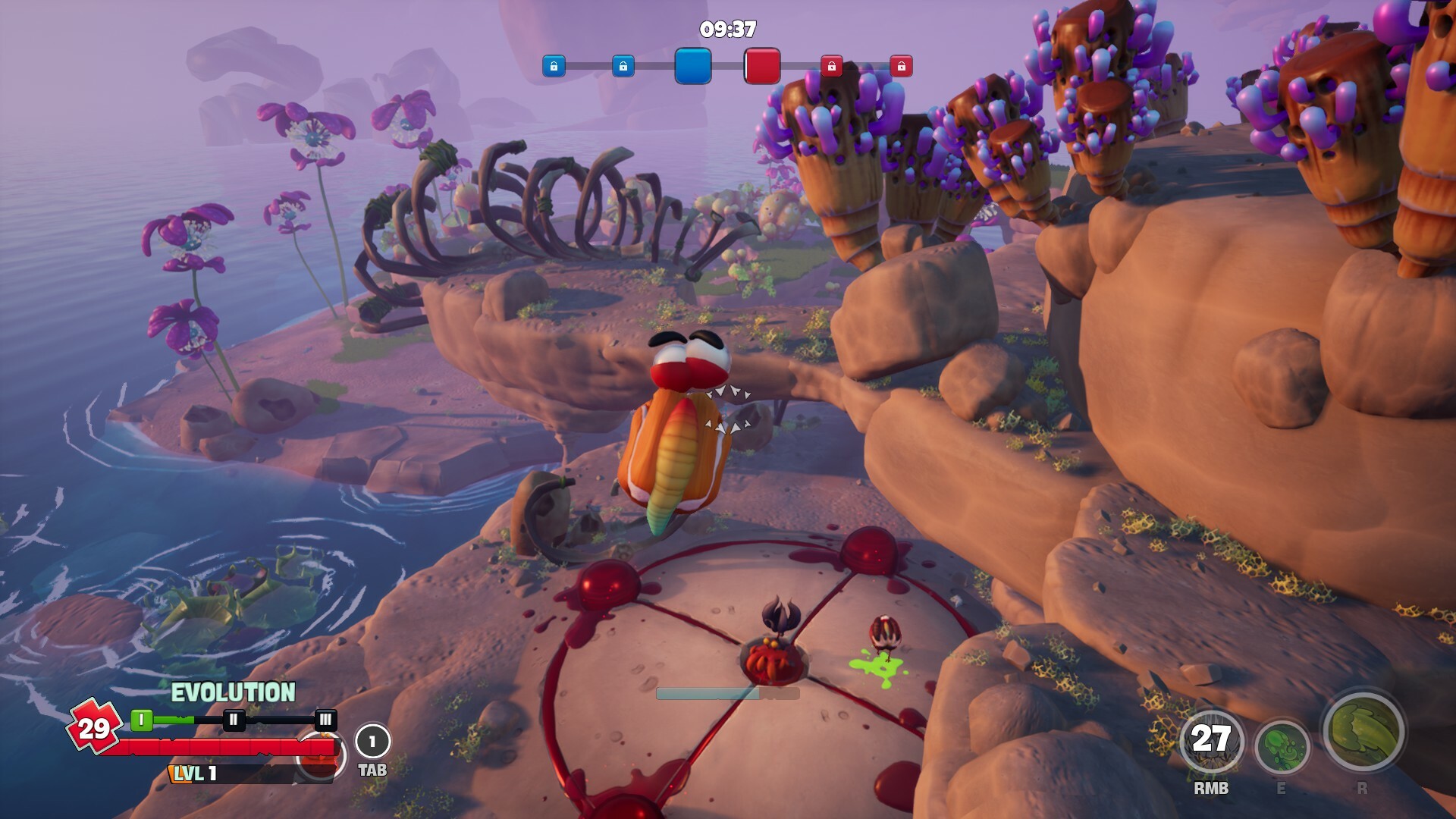The width and height of the screenshot is (1456, 819).
Task: Activate the ability showing number 27
Action: pos(1210,742)
